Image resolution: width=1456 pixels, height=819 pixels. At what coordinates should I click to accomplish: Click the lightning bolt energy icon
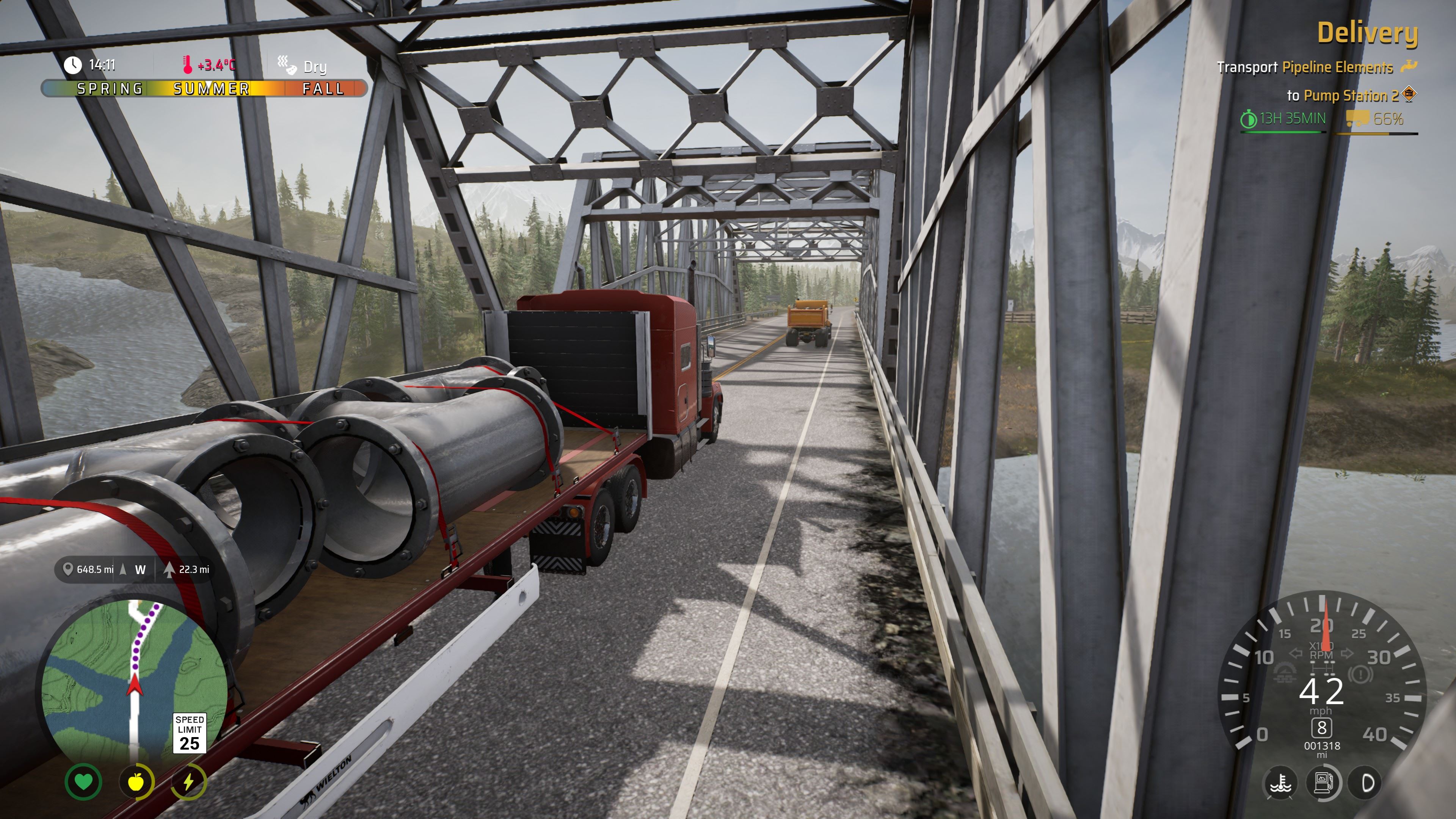tap(188, 782)
